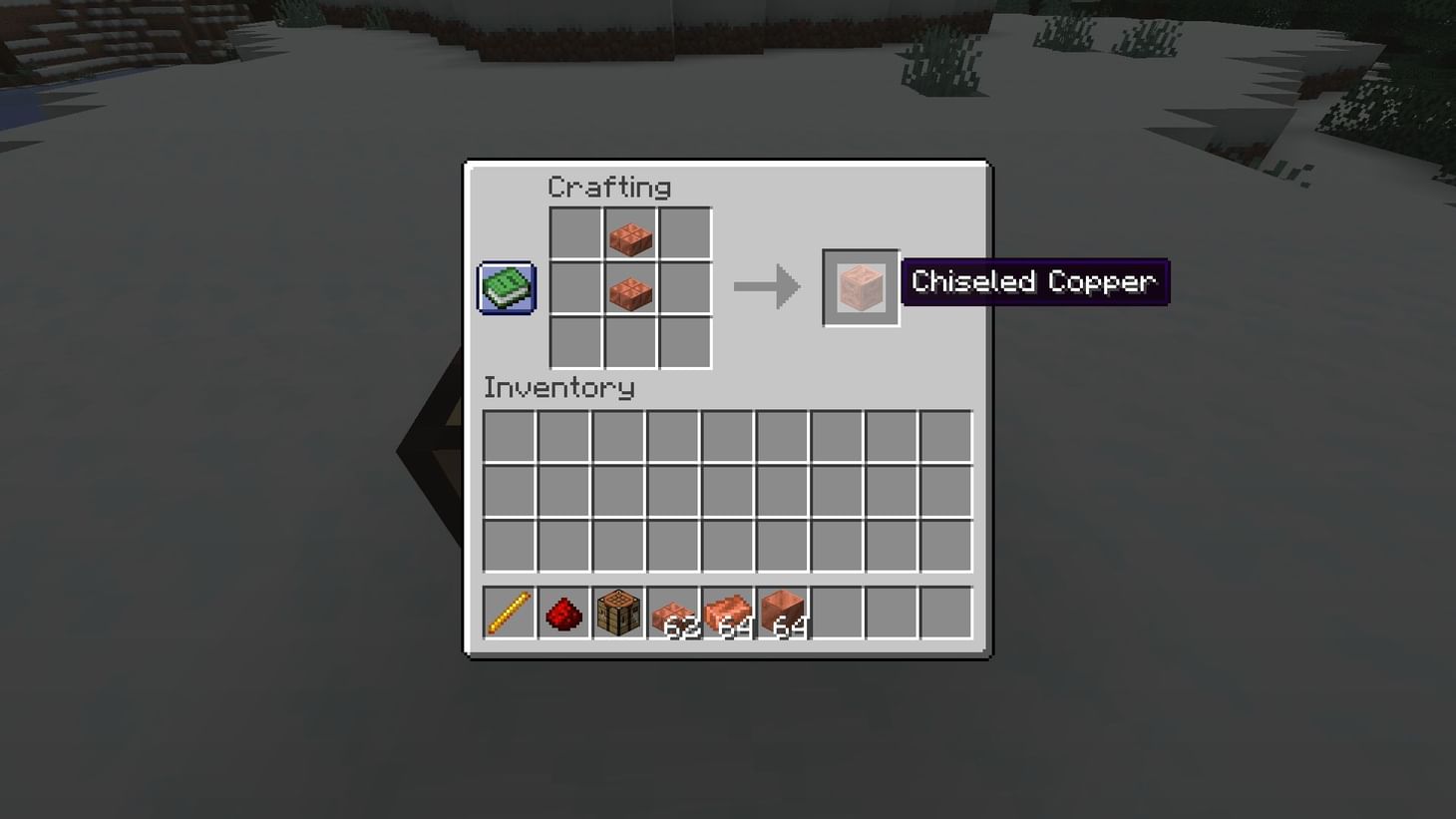Image resolution: width=1456 pixels, height=819 pixels.
Task: Pick up the redstone dust
Action: point(562,612)
